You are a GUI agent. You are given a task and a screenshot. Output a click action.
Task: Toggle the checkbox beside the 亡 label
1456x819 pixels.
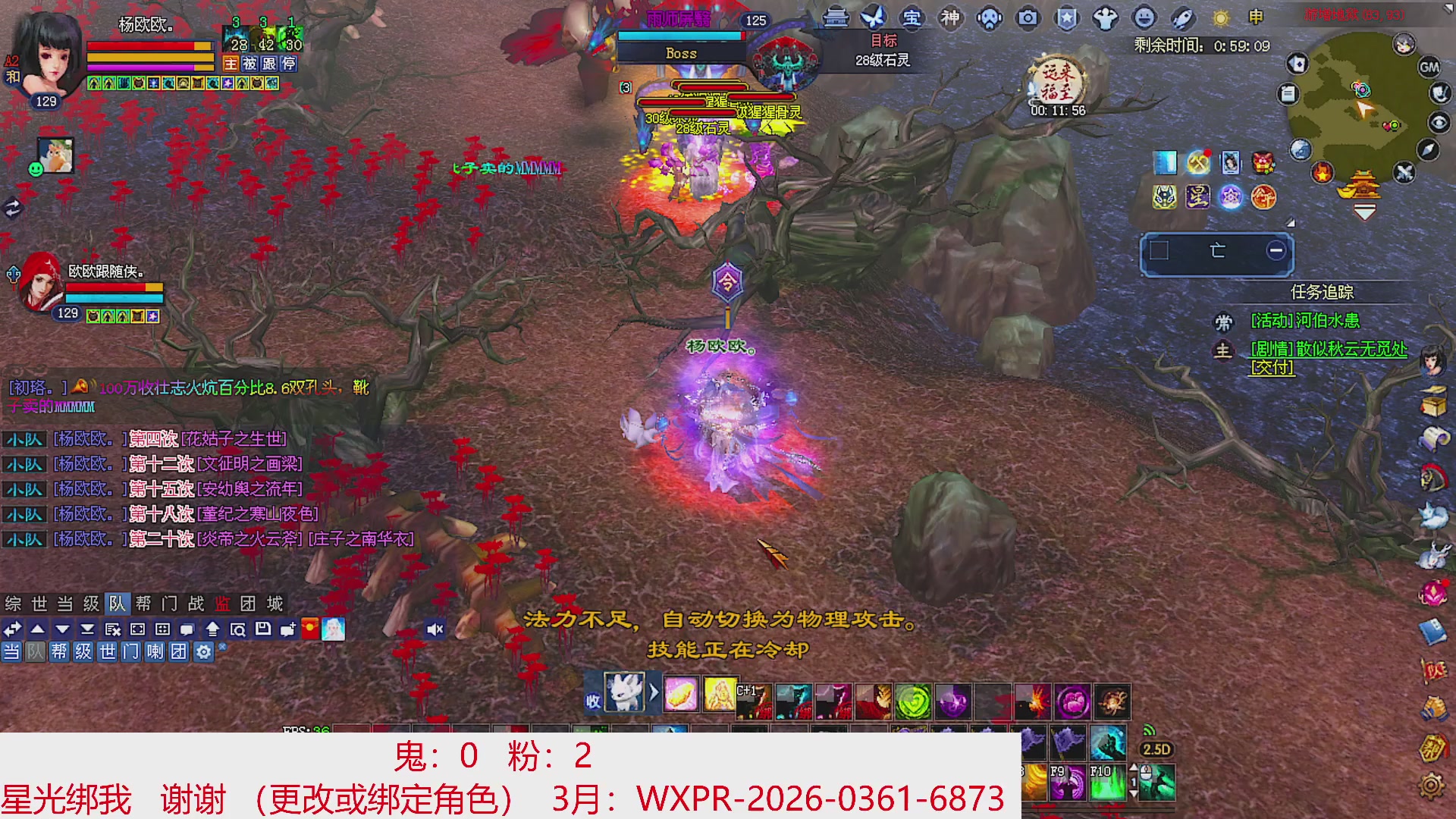1159,251
